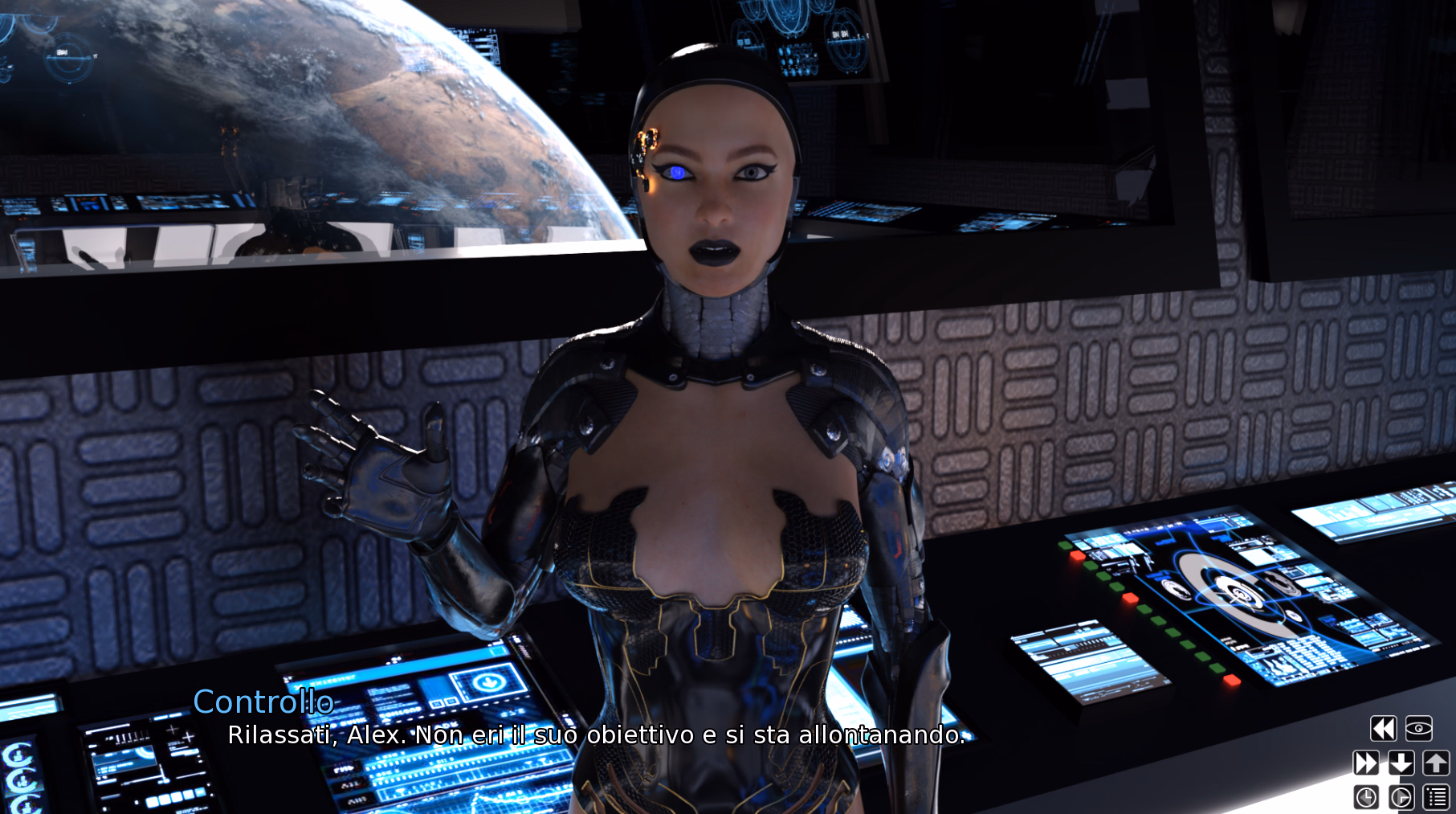
Task: Toggle the clock-with-play-arrow auto-advance icon
Action: (x=1401, y=797)
